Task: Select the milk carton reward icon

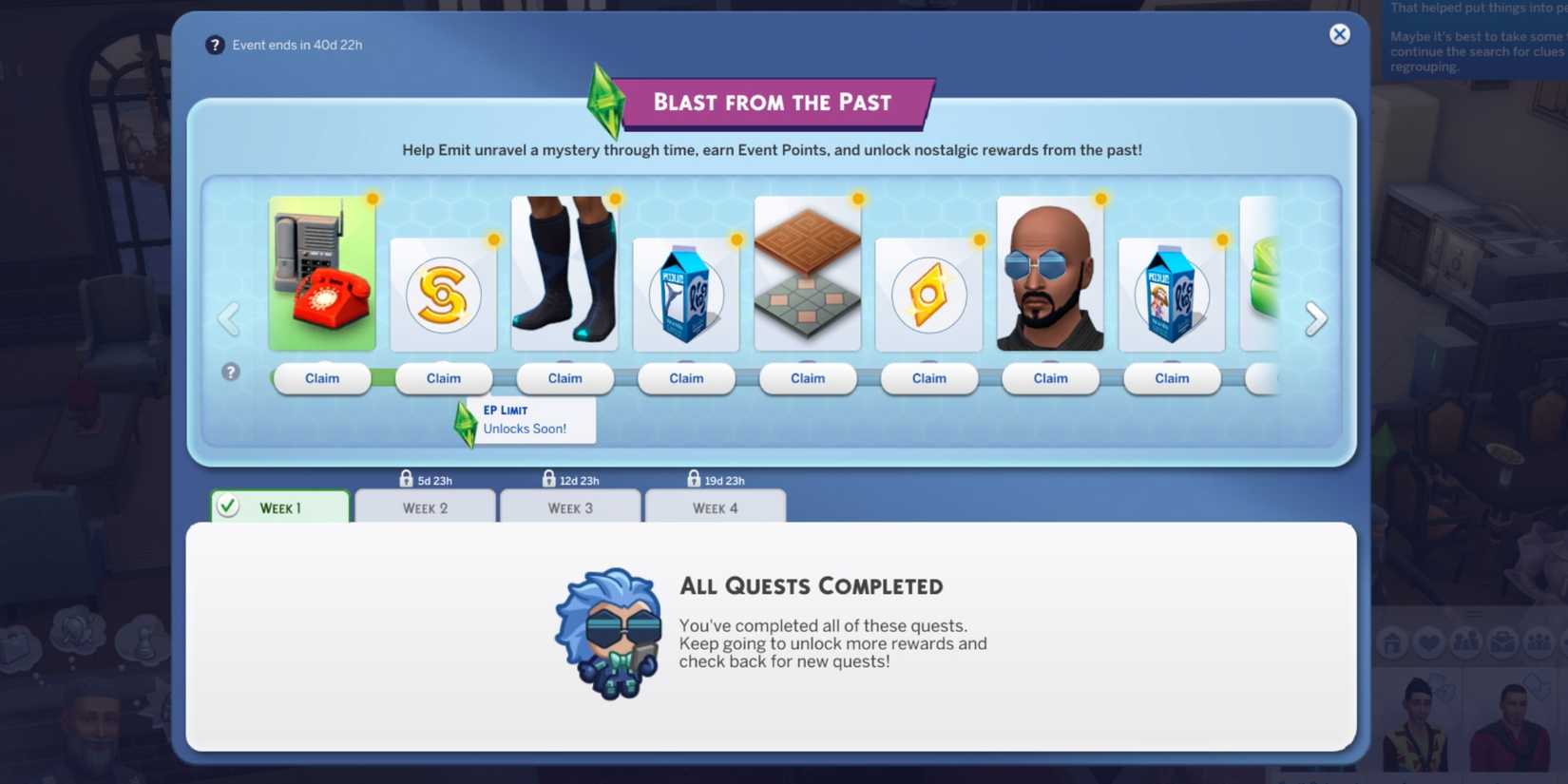Action: click(x=686, y=295)
